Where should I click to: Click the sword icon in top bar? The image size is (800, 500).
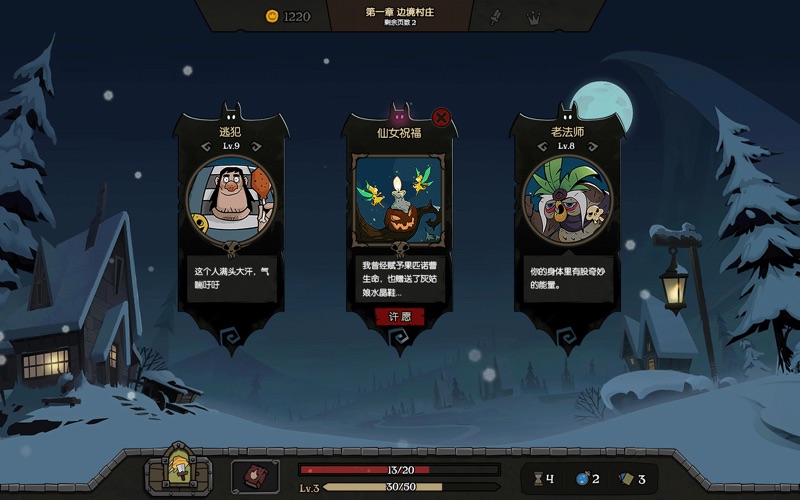click(494, 16)
